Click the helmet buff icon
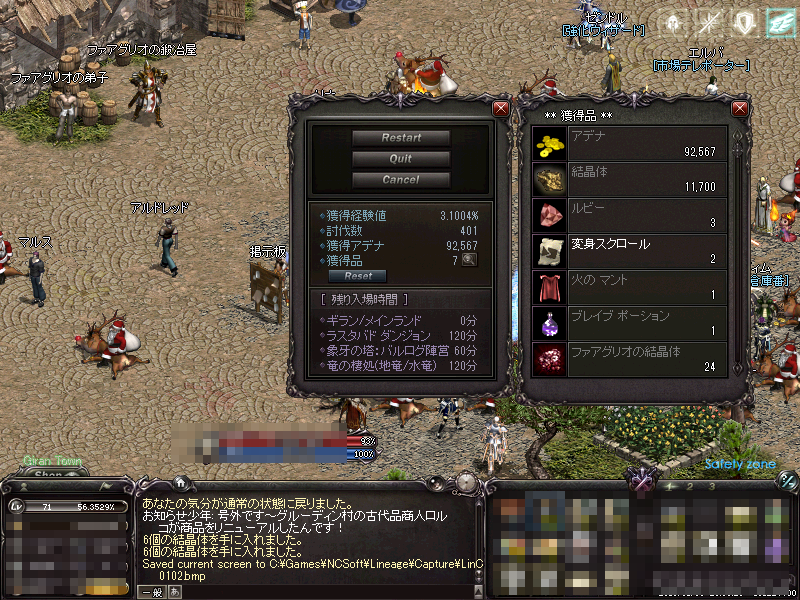Screen dimensions: 800x600 672,23
